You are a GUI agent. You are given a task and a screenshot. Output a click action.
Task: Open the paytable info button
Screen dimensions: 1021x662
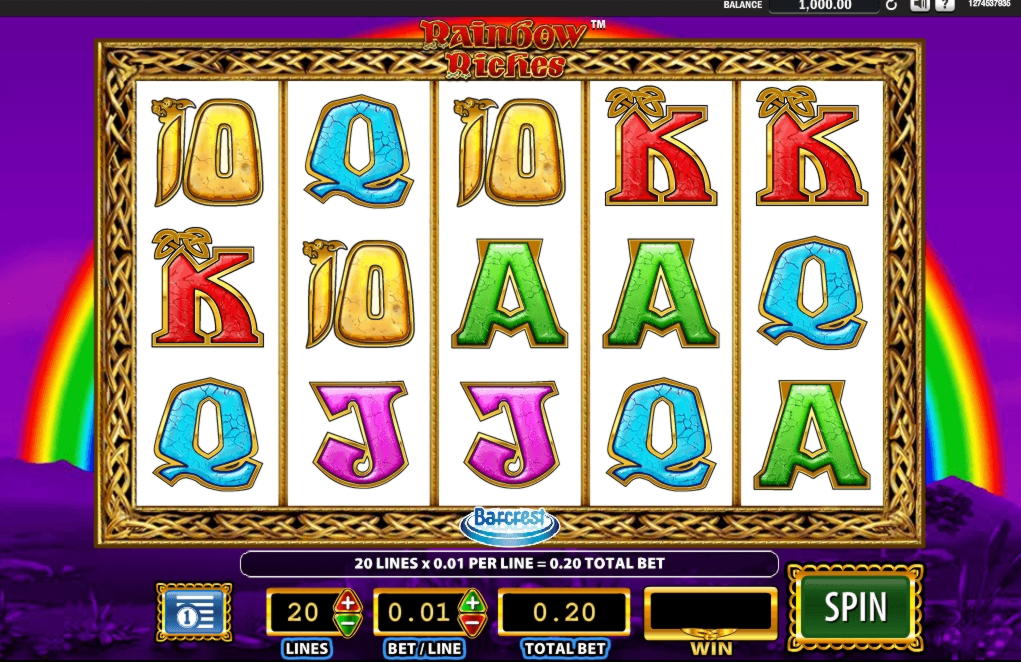(x=194, y=612)
